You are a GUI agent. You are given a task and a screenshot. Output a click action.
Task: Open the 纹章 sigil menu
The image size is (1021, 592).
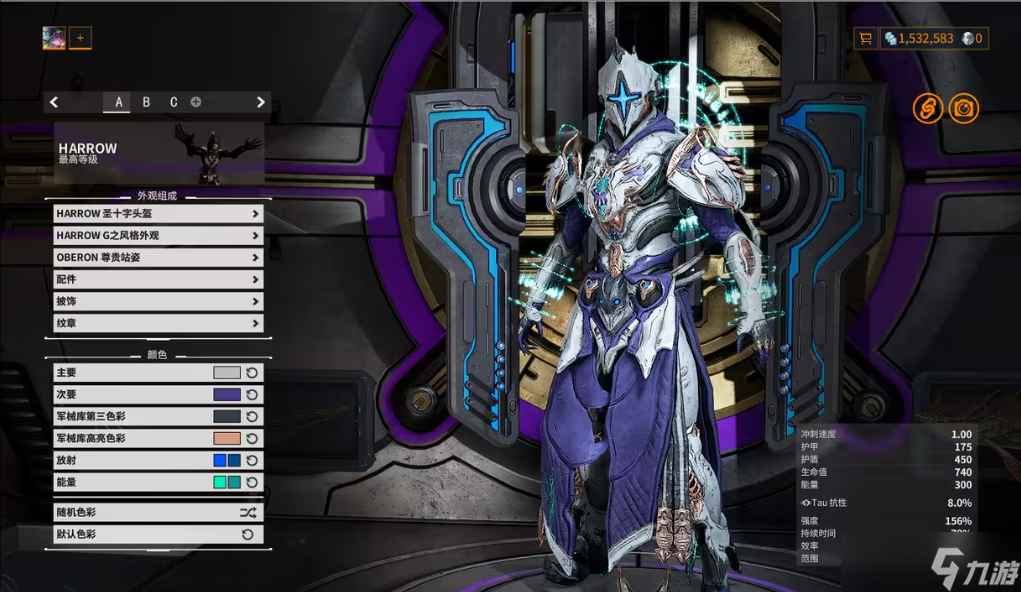[158, 323]
